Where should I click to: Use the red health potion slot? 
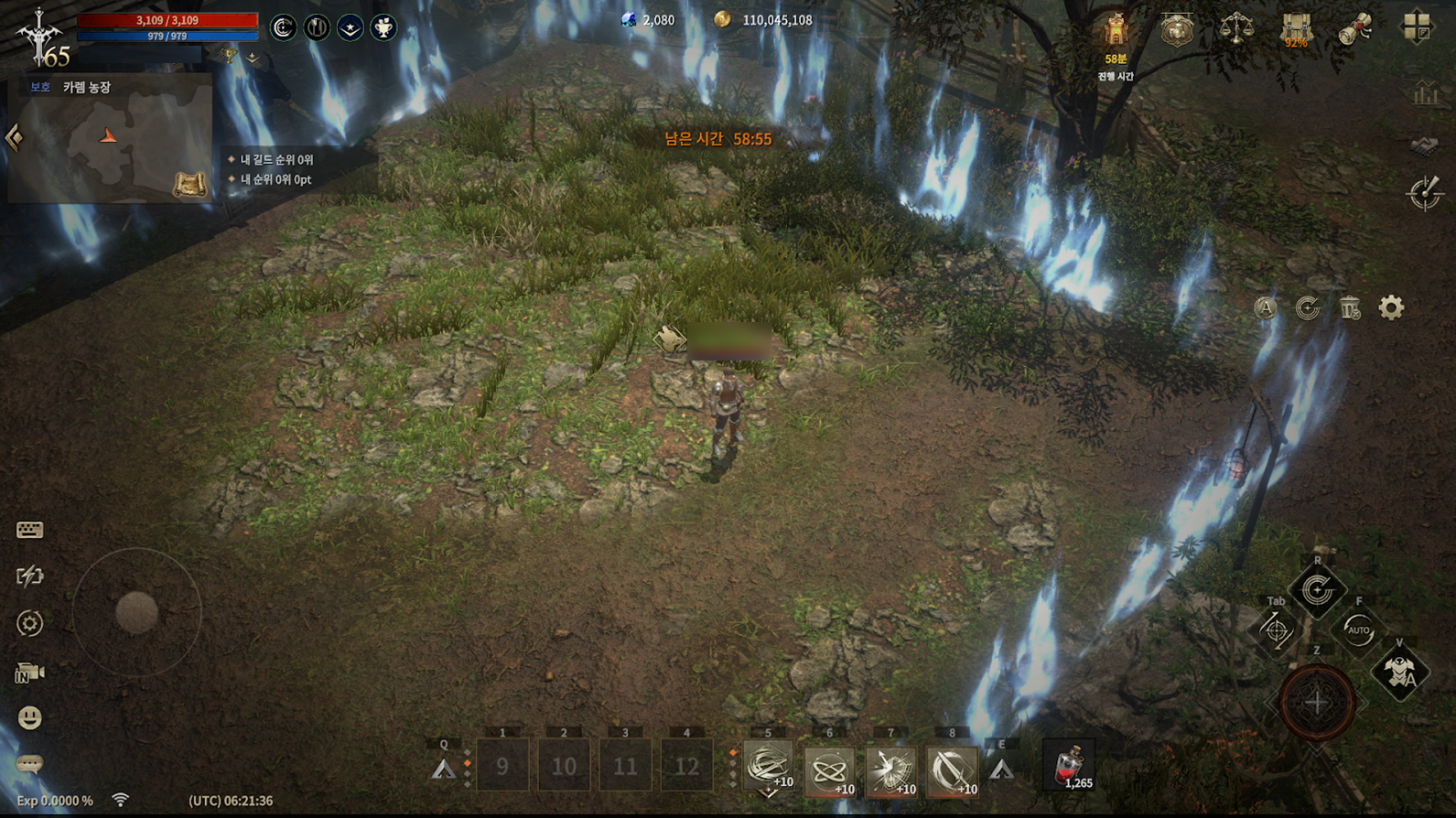1069,766
